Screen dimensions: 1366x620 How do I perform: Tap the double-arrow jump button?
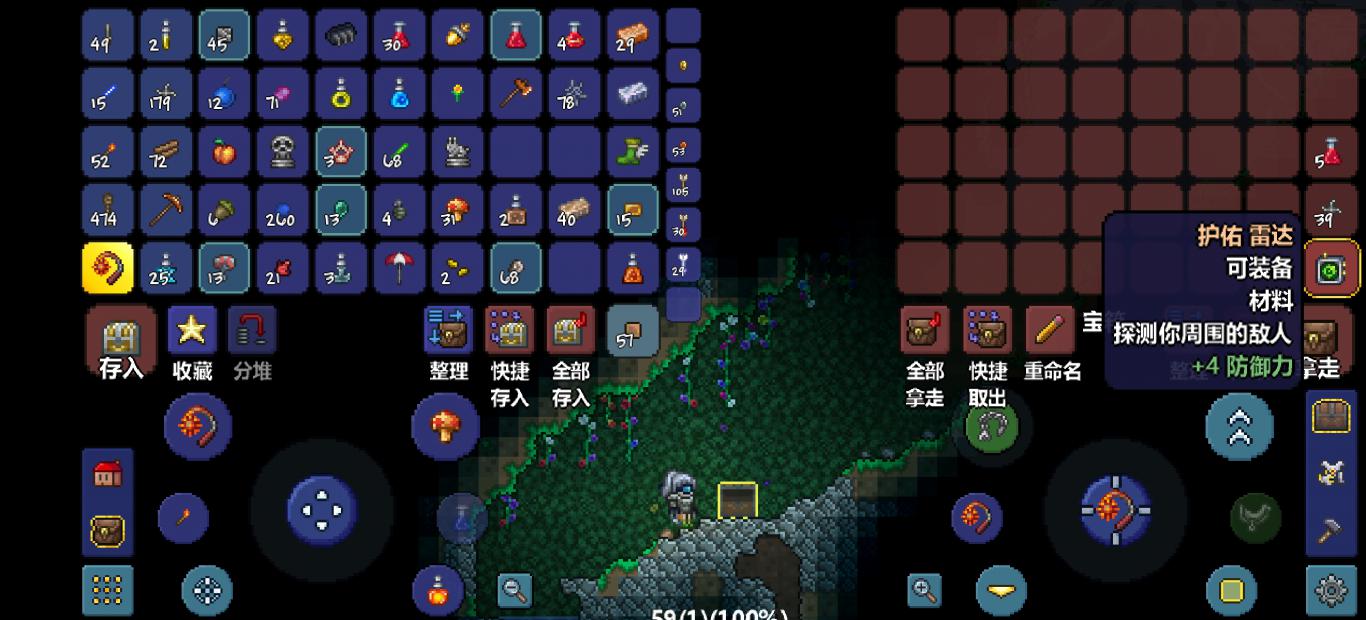tap(1239, 427)
